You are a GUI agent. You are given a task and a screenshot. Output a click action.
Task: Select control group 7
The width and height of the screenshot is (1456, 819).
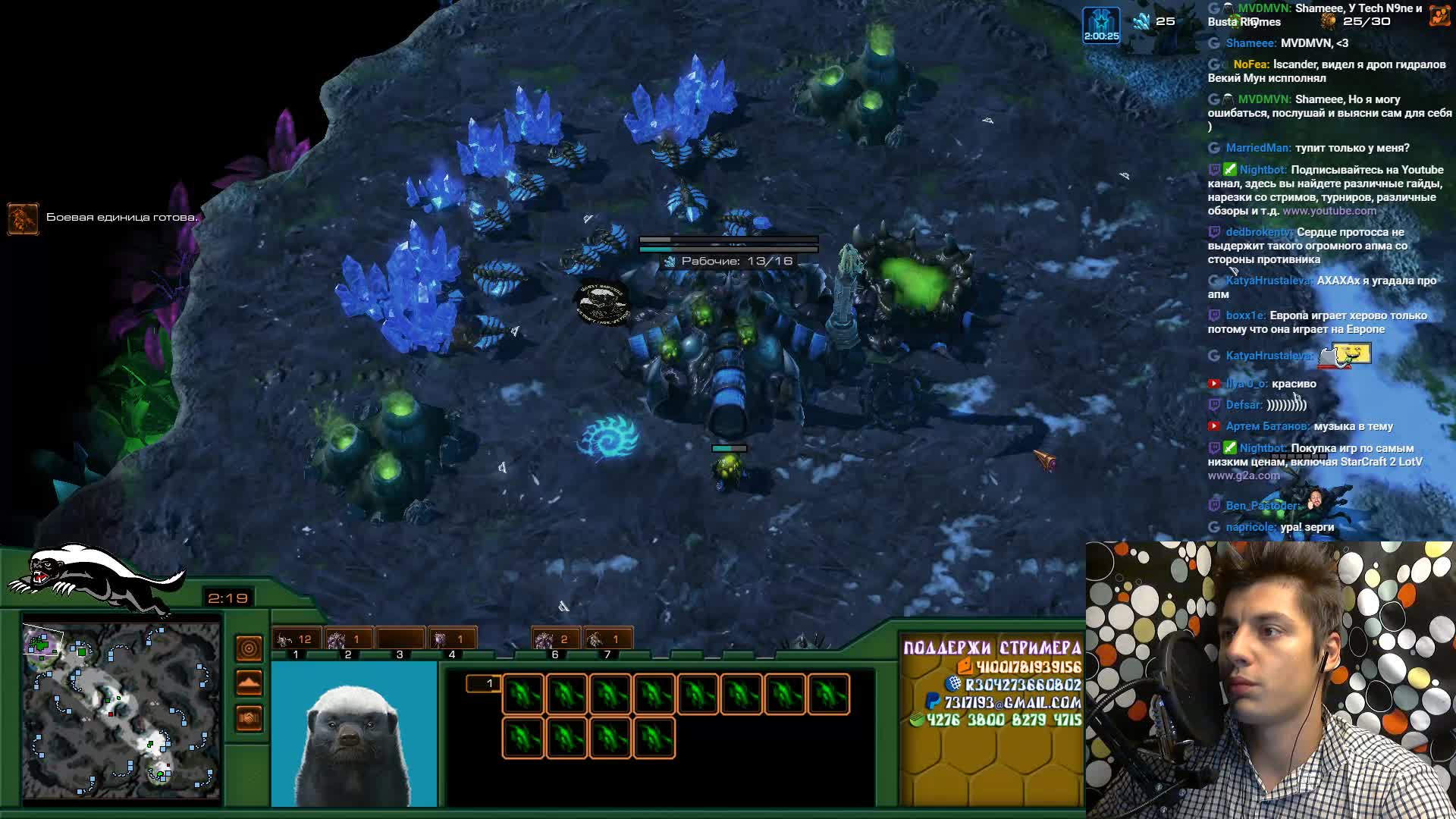[x=607, y=640]
